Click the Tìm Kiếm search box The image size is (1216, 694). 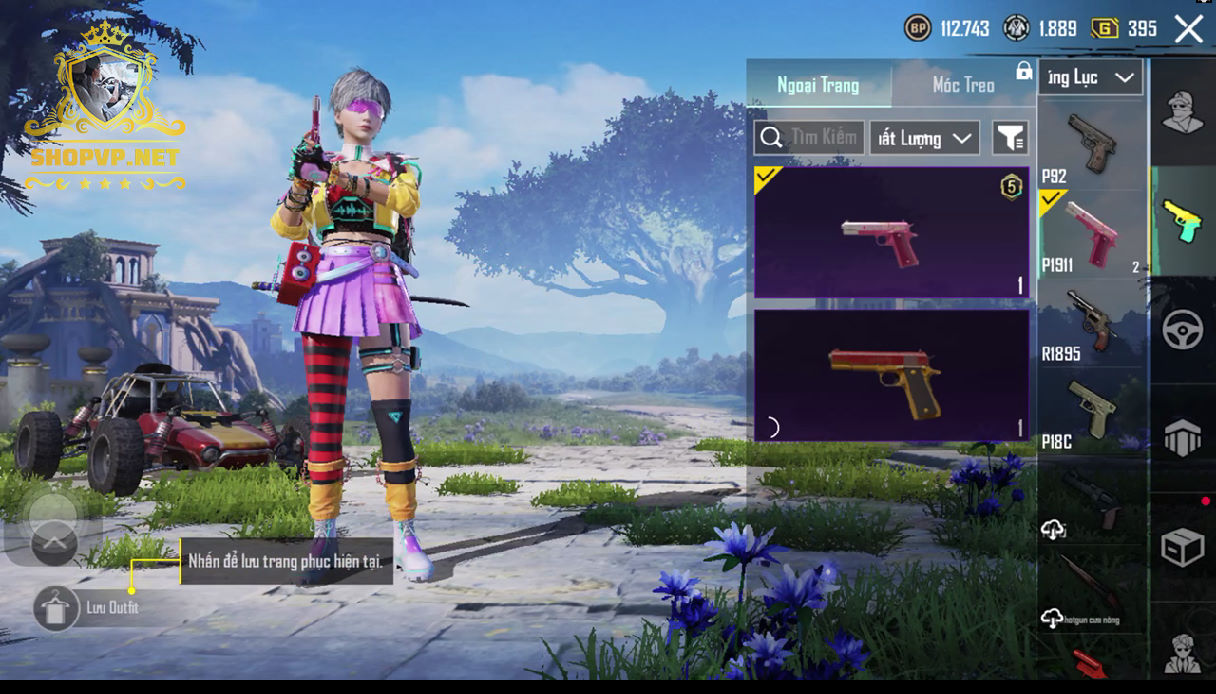pyautogui.click(x=809, y=138)
